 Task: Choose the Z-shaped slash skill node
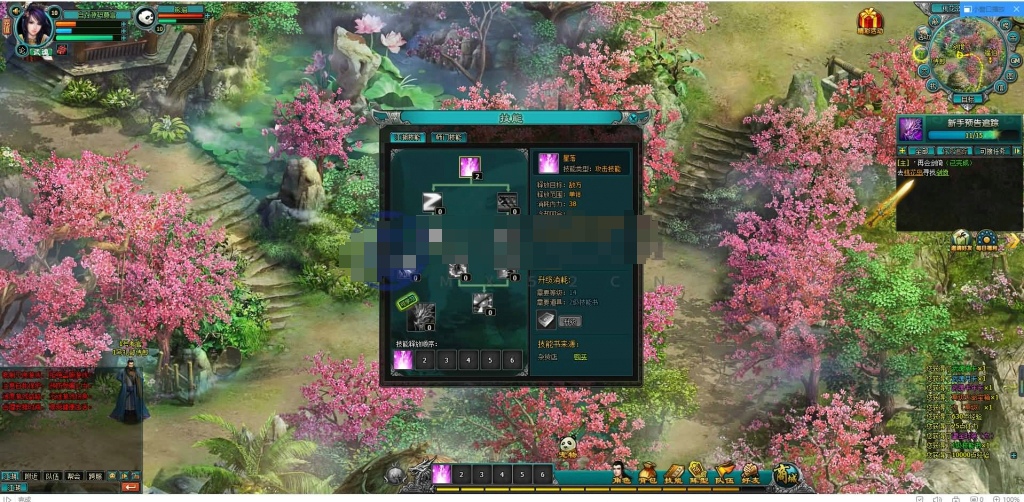432,202
